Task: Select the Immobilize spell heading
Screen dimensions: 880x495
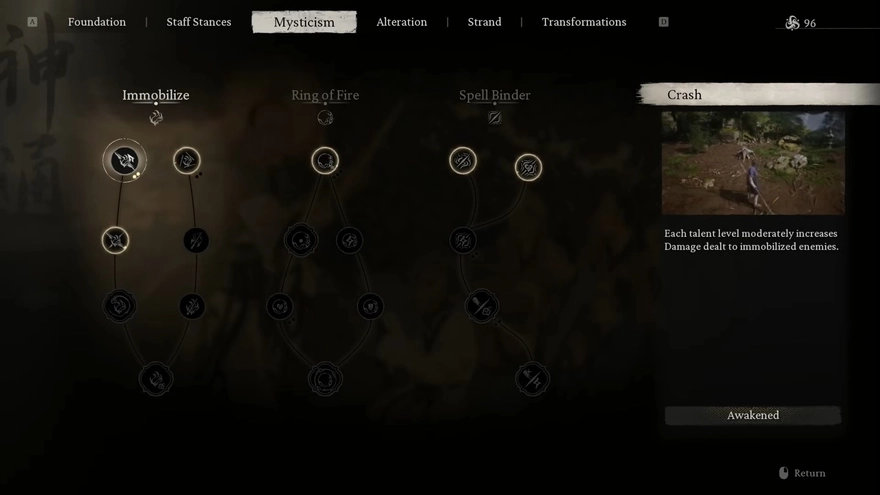Action: tap(156, 96)
